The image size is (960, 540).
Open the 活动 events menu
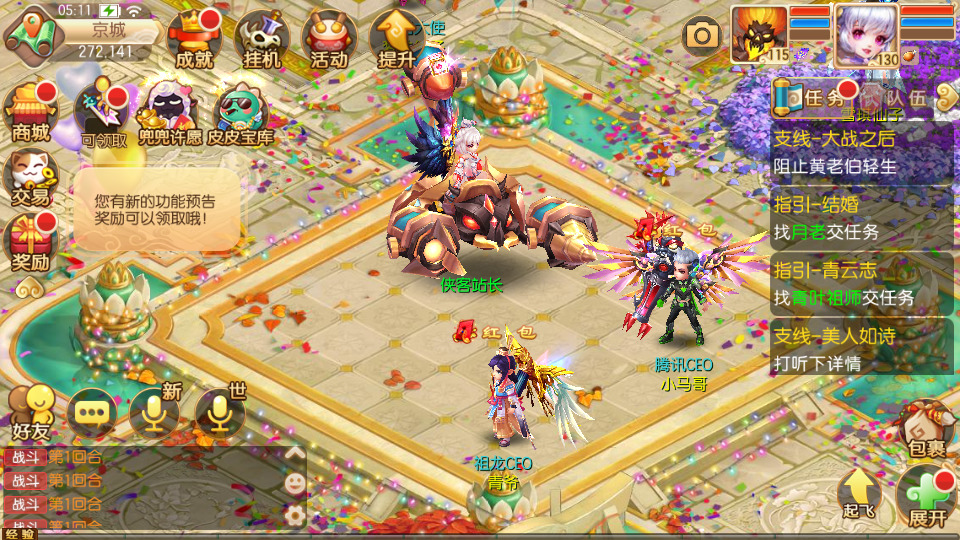point(329,40)
